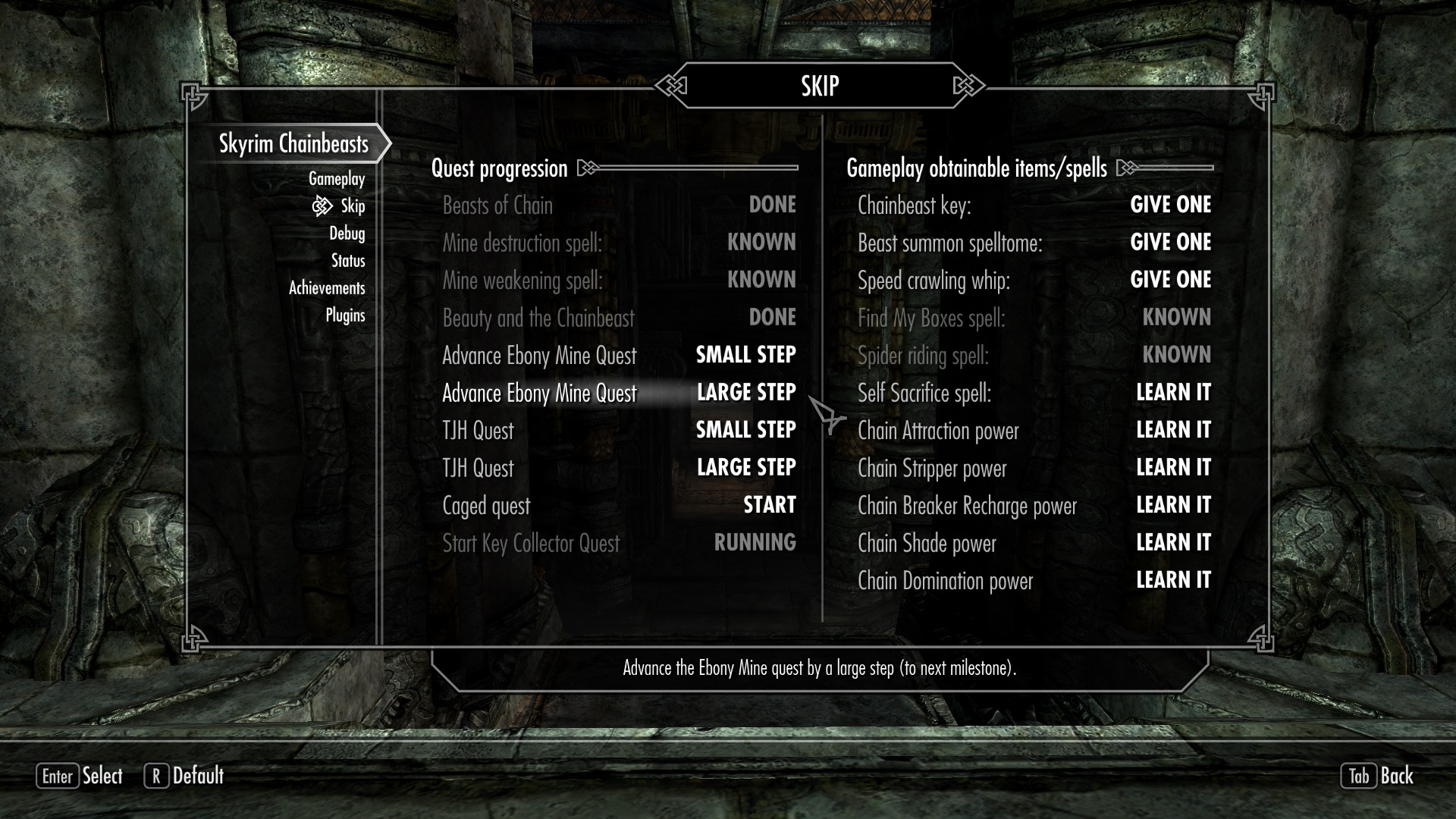Cycle the START option for Caged quest
Image resolution: width=1456 pixels, height=819 pixels.
tap(768, 505)
